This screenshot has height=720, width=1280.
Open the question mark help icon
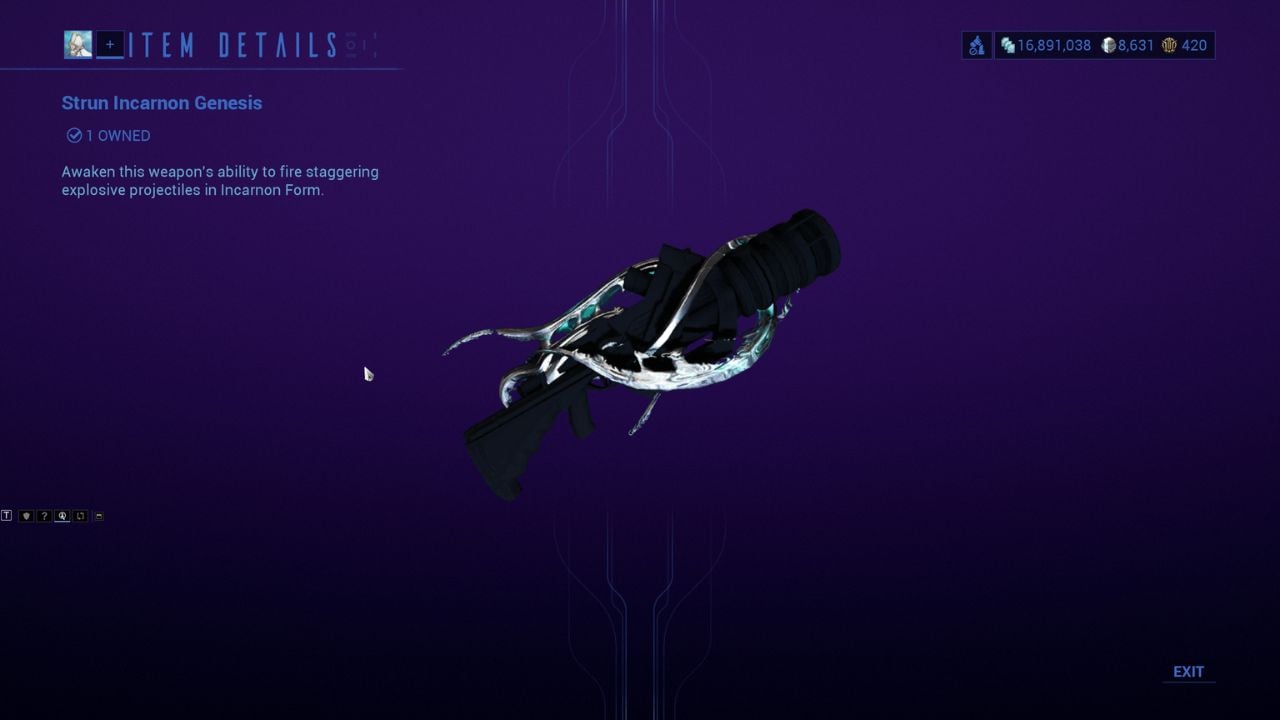click(x=44, y=516)
